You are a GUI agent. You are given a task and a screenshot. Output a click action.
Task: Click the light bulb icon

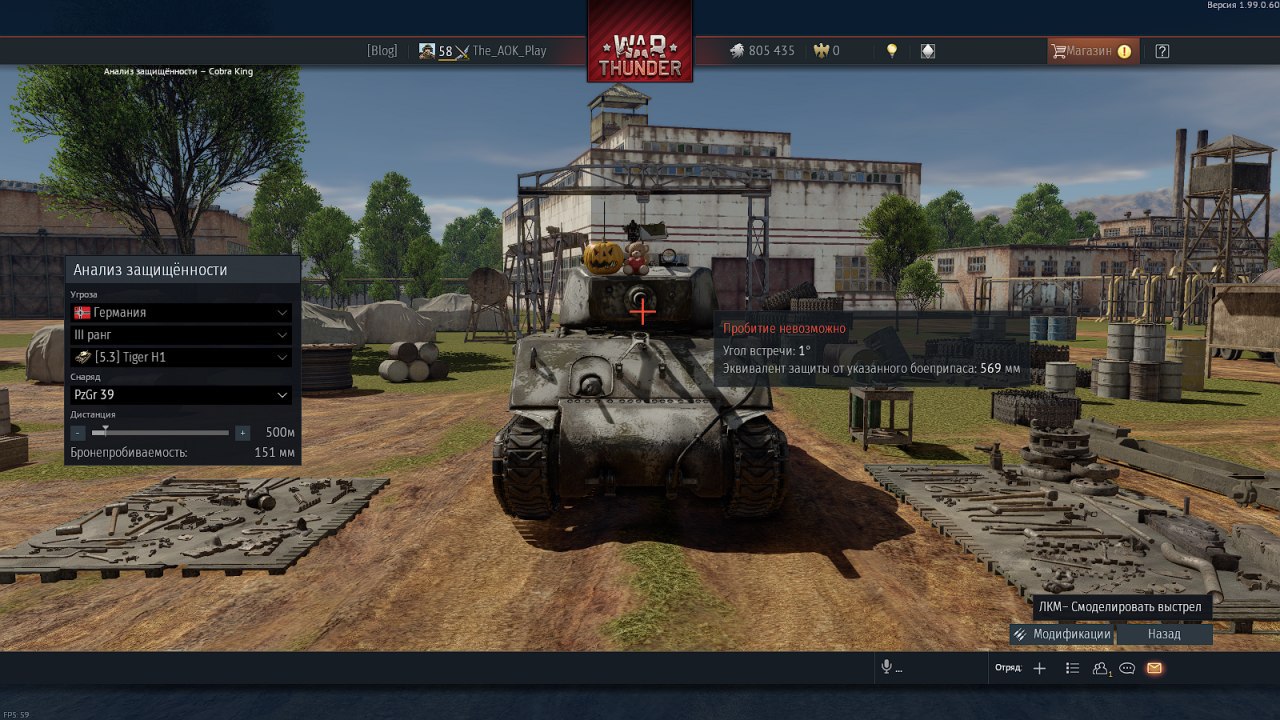point(892,51)
